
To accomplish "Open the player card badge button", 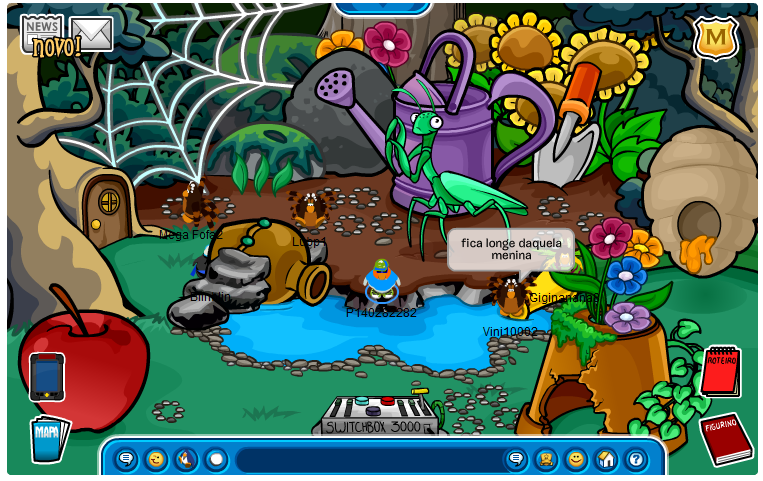I will [546, 459].
